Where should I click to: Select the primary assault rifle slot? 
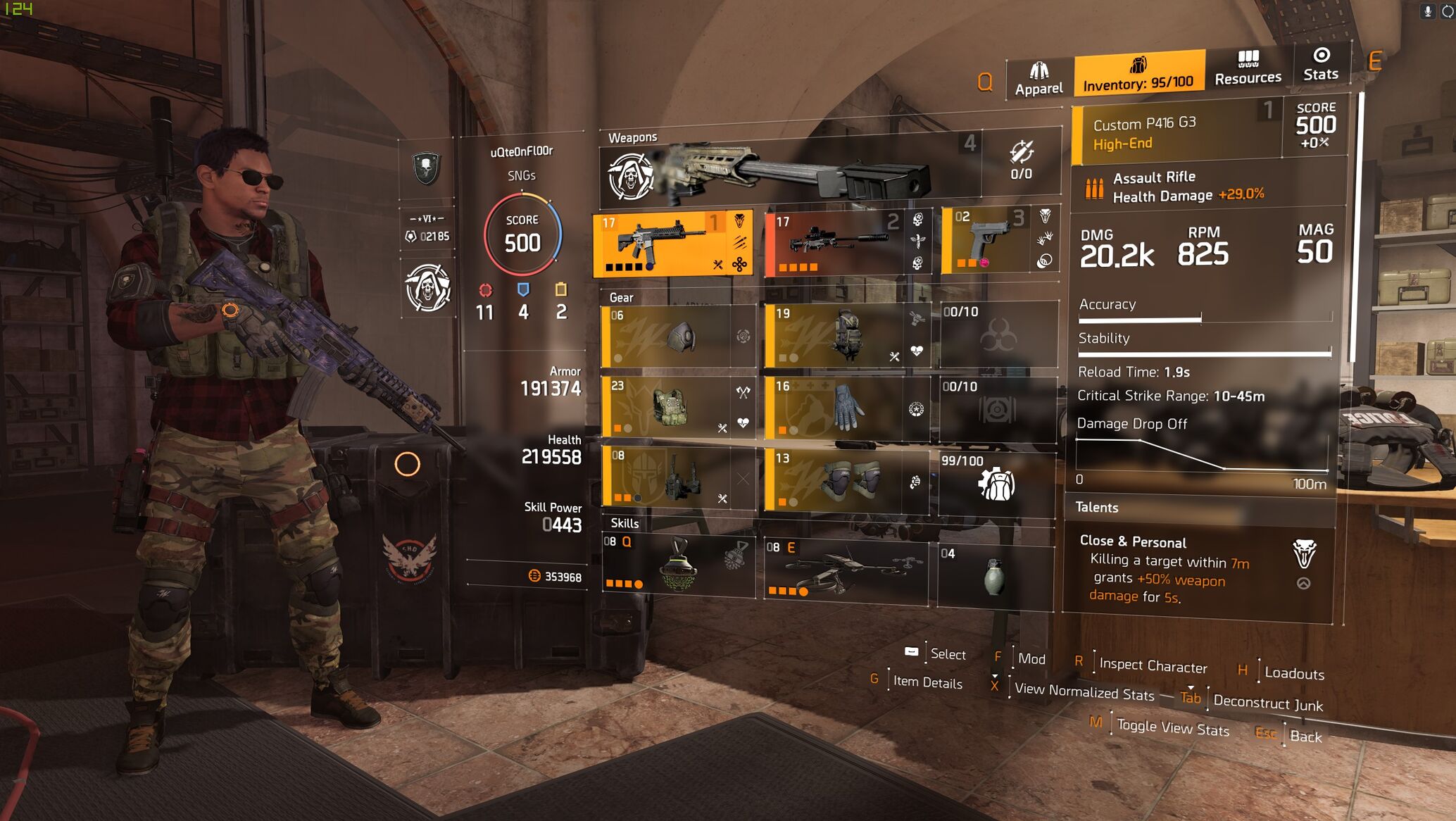click(672, 243)
